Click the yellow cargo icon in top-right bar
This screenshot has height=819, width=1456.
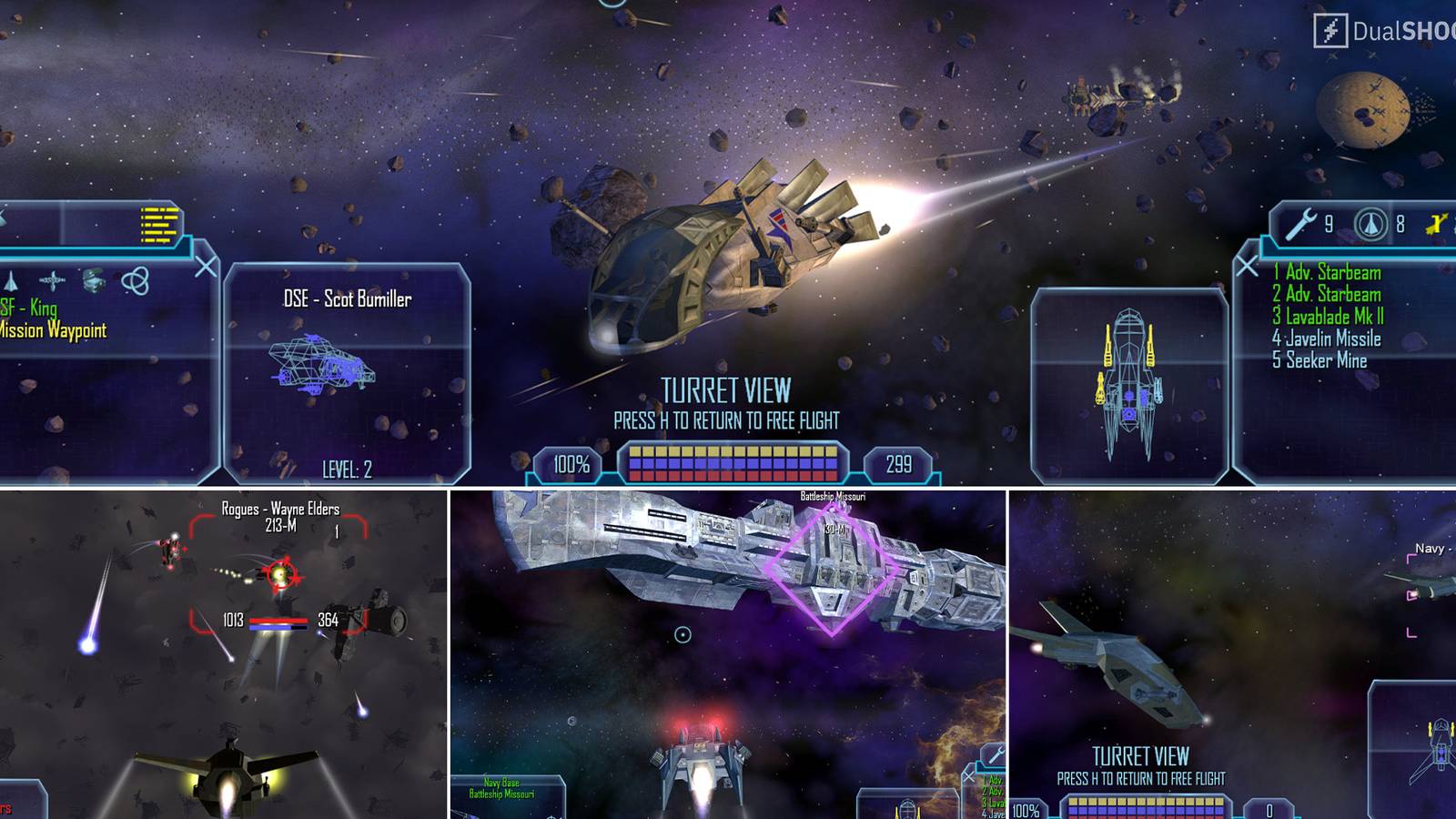tap(1438, 223)
